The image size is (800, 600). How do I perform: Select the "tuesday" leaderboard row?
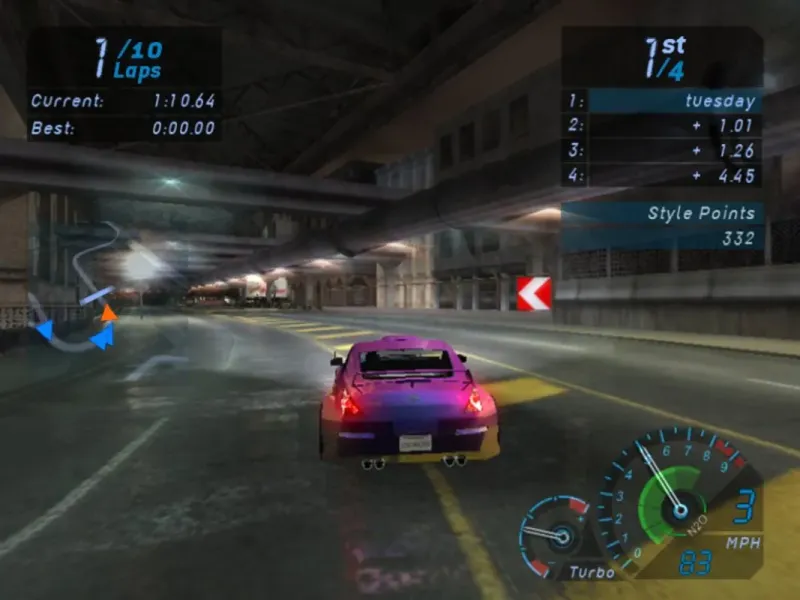663,101
